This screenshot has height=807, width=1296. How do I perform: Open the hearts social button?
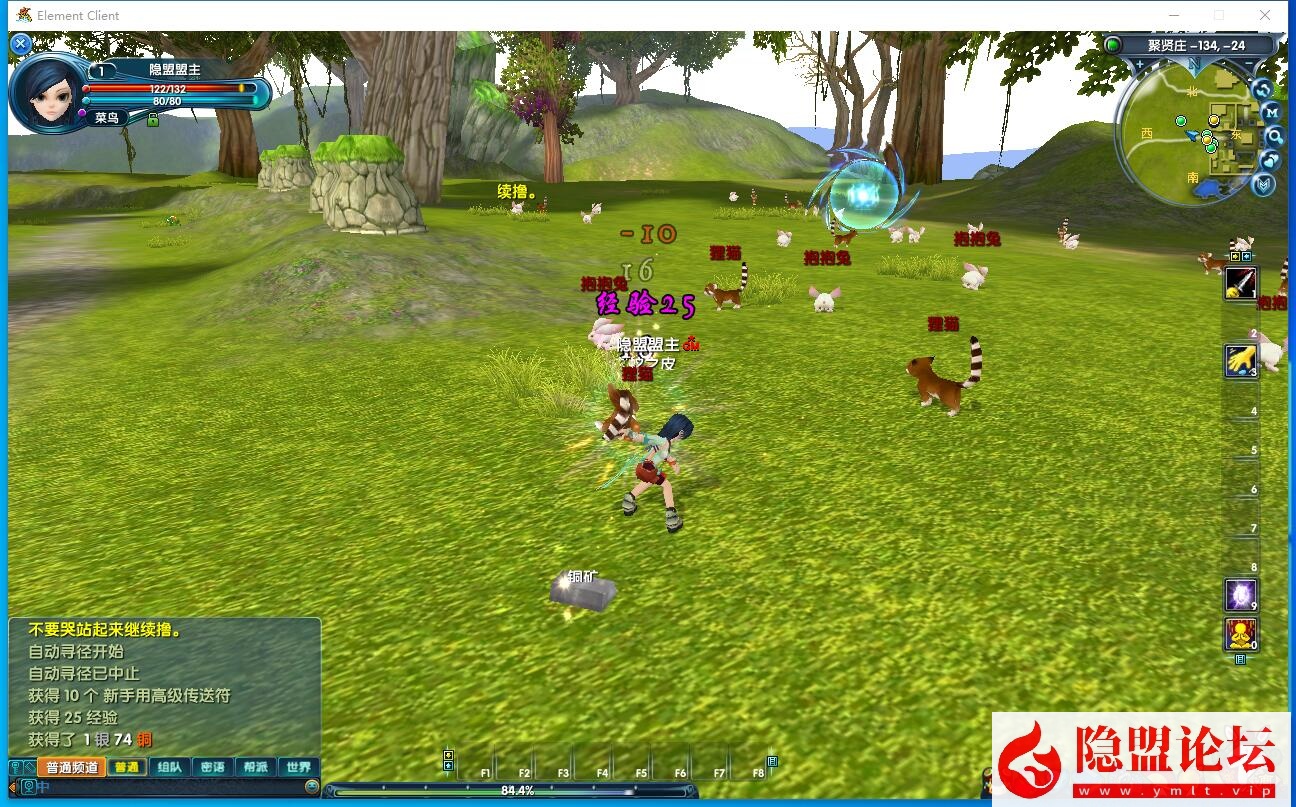[1271, 160]
